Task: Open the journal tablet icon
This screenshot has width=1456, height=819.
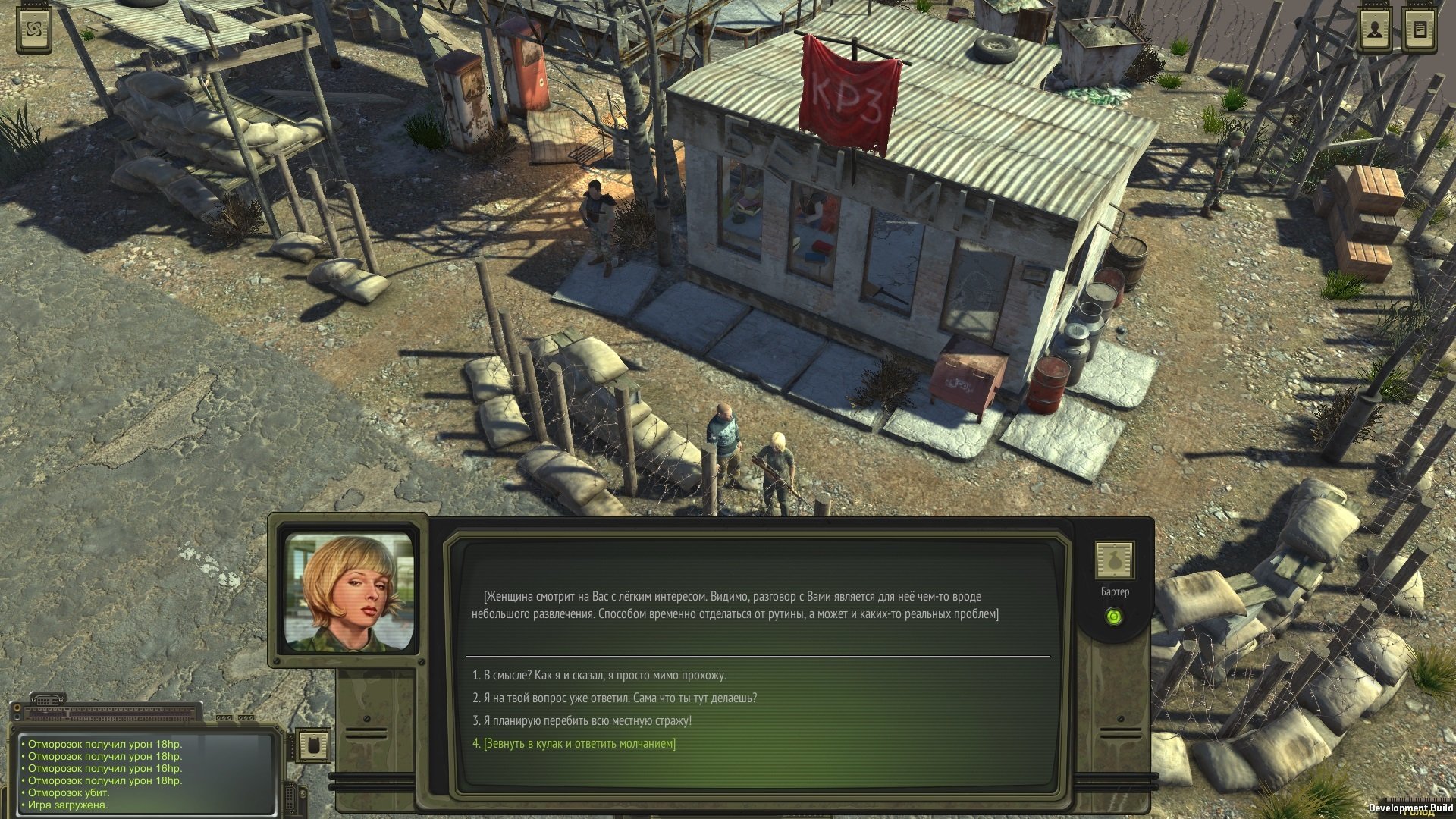Action: click(x=1420, y=30)
